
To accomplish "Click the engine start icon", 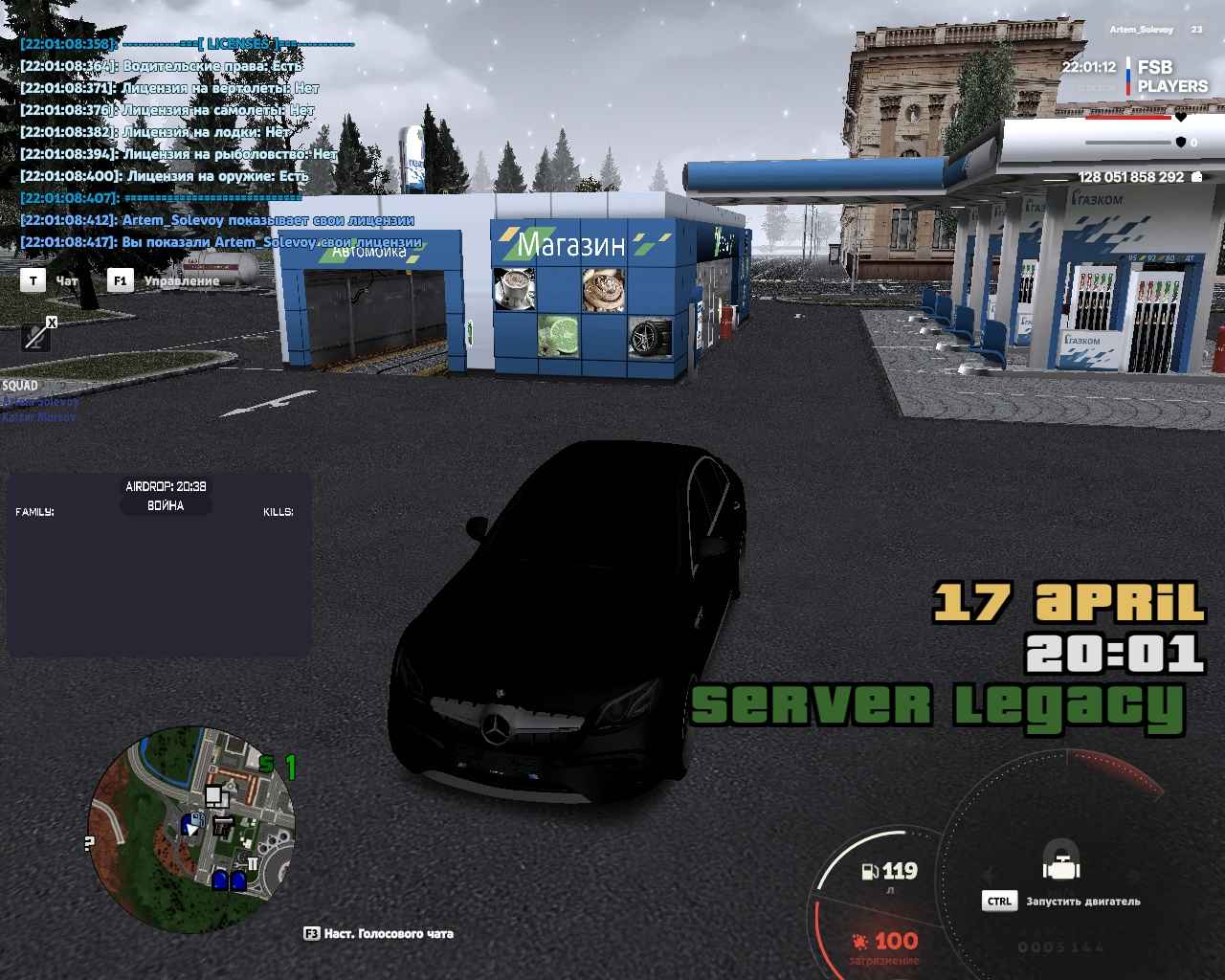I will pos(1060,861).
